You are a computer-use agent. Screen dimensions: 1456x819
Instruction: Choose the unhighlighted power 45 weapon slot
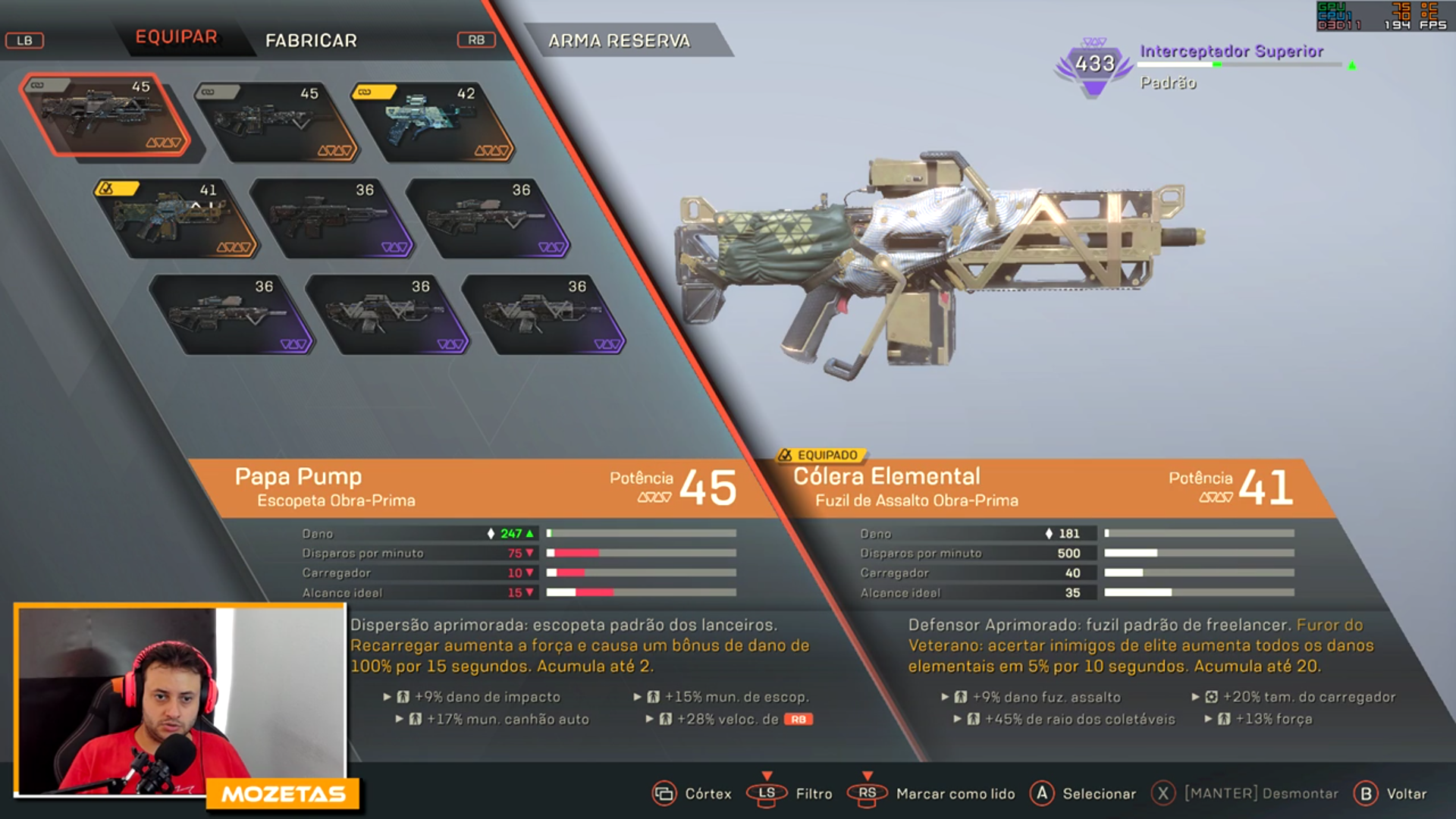click(x=275, y=121)
